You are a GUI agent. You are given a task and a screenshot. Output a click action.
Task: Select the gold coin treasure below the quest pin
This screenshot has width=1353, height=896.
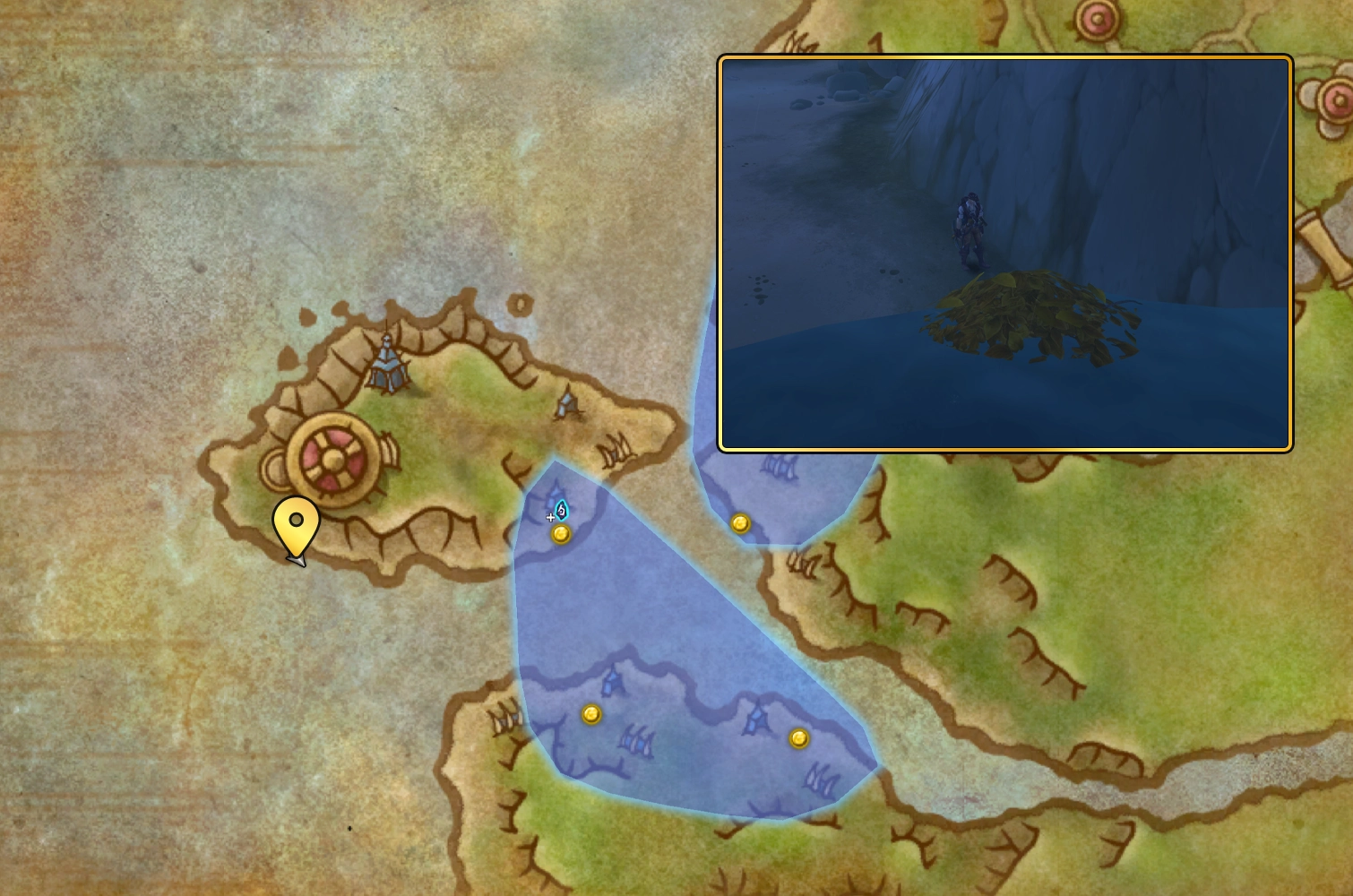(562, 535)
